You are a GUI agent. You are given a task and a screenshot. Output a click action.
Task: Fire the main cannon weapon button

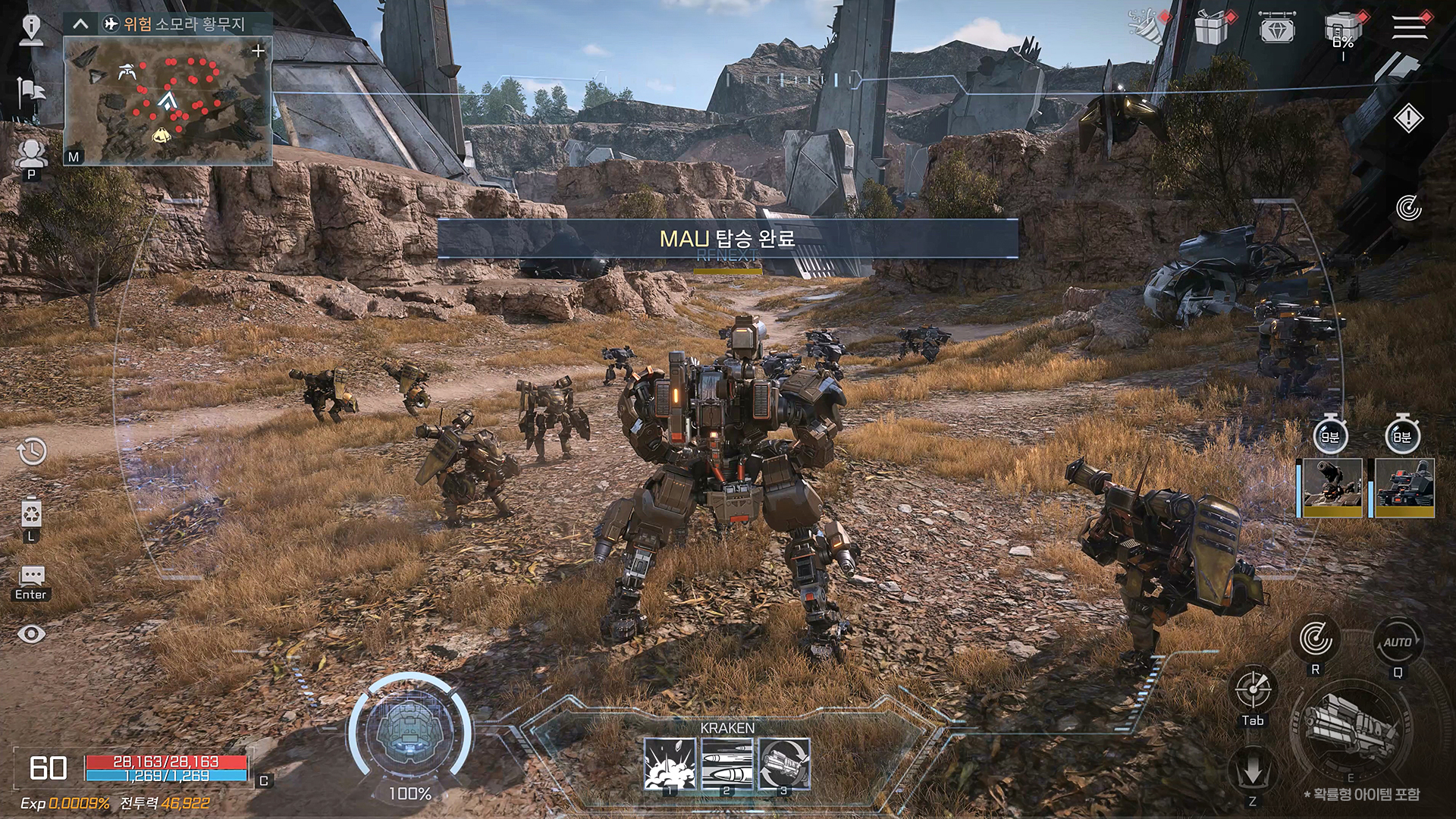(x=1351, y=728)
